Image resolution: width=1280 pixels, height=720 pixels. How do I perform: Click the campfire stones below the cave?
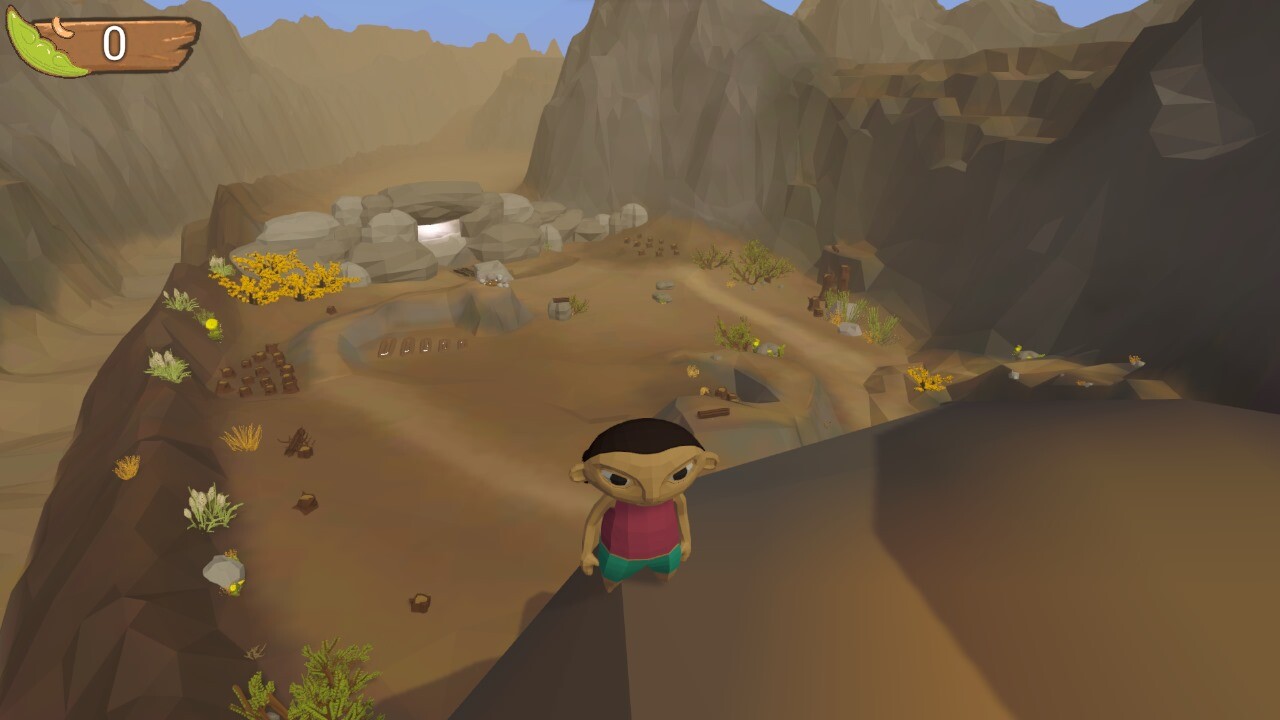coord(492,282)
